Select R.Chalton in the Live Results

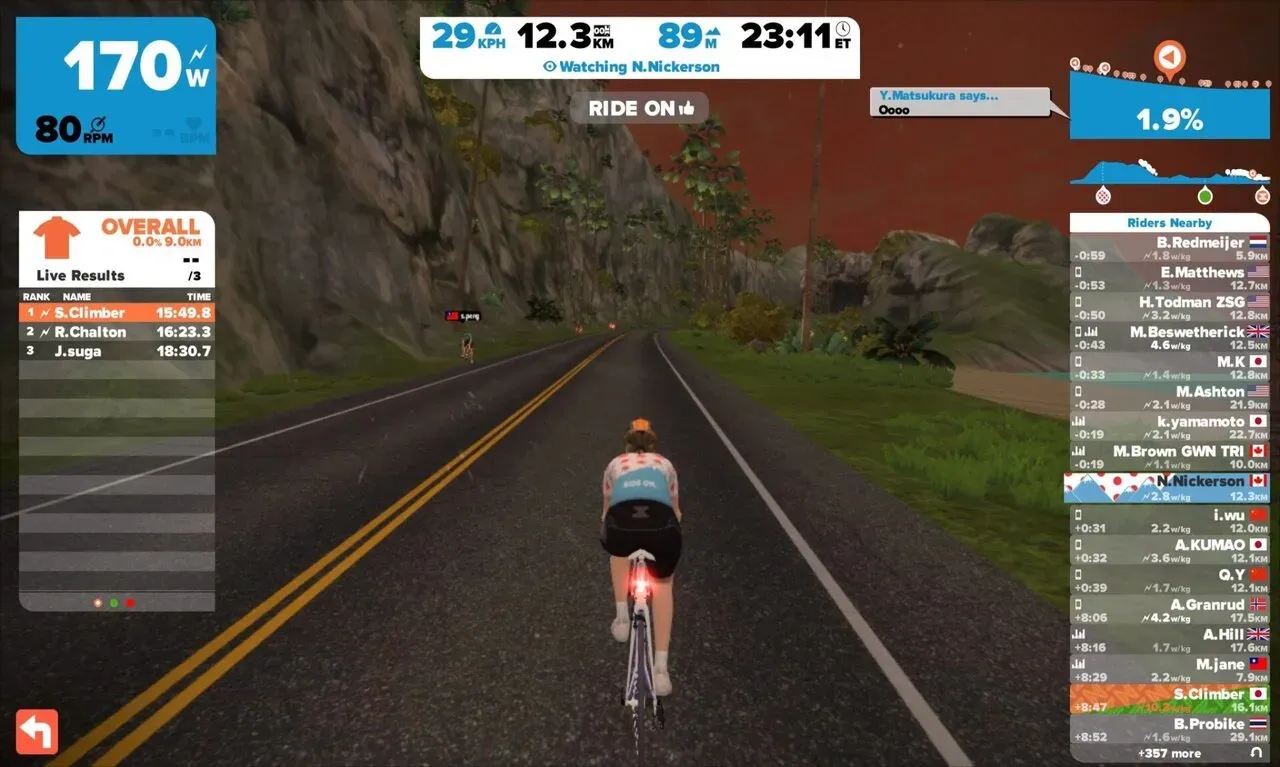(117, 332)
